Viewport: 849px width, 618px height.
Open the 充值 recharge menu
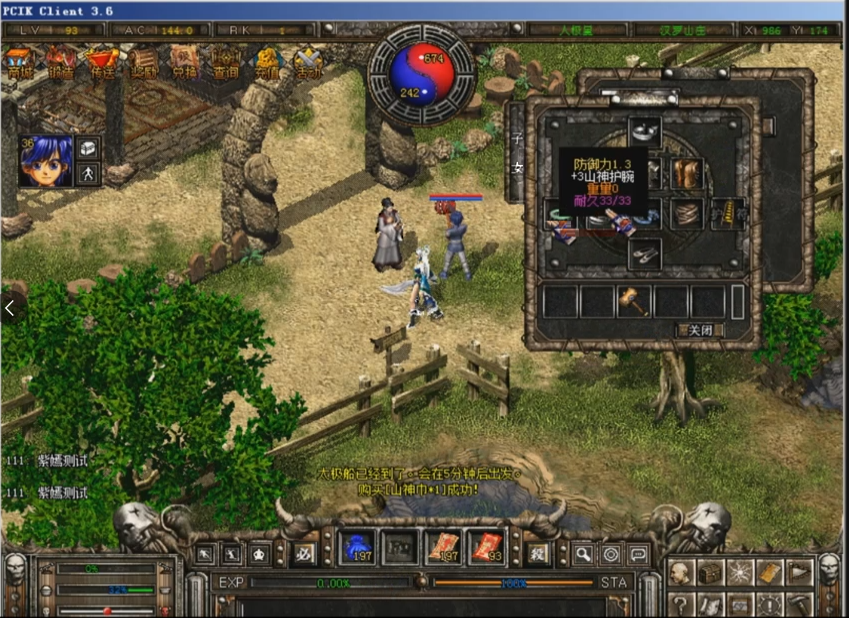(x=267, y=64)
